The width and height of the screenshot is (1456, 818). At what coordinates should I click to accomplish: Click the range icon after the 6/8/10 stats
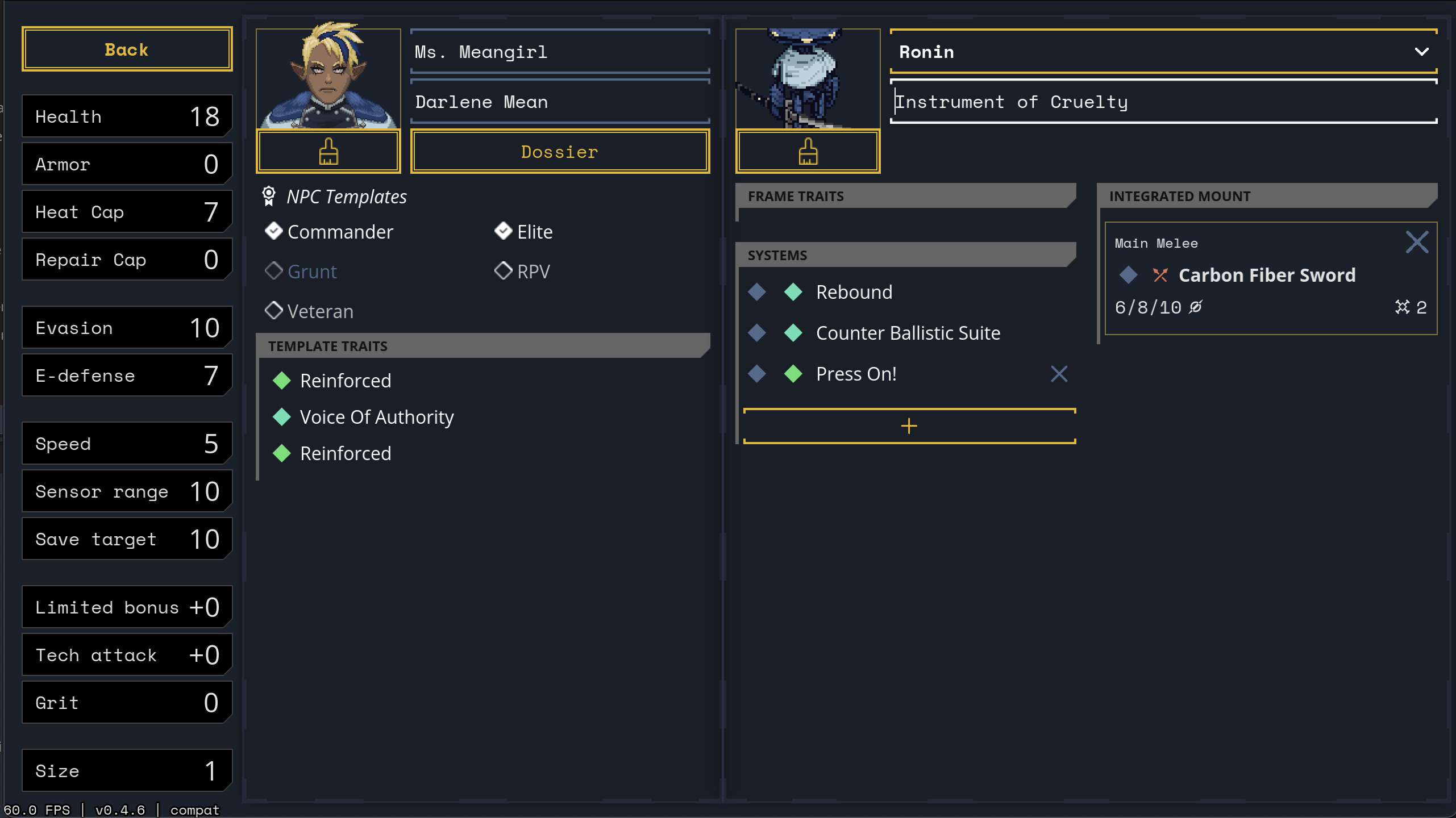coord(1196,307)
